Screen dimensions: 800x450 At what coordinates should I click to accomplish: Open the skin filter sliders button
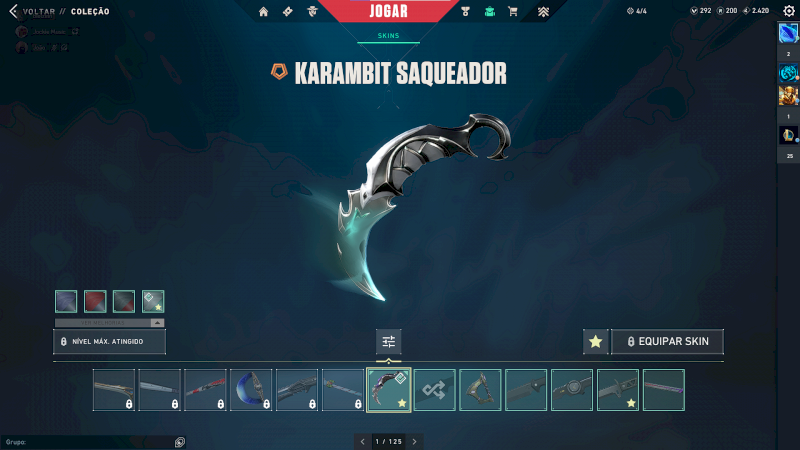389,342
